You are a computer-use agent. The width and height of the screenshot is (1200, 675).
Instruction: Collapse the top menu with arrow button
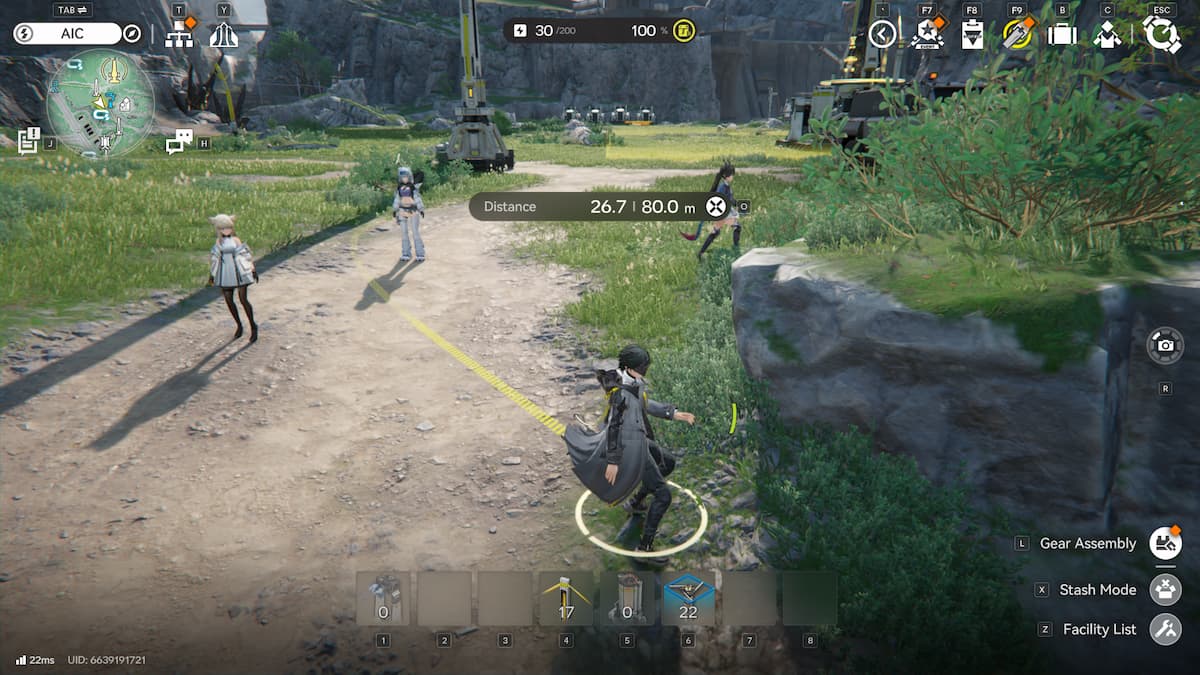point(881,35)
